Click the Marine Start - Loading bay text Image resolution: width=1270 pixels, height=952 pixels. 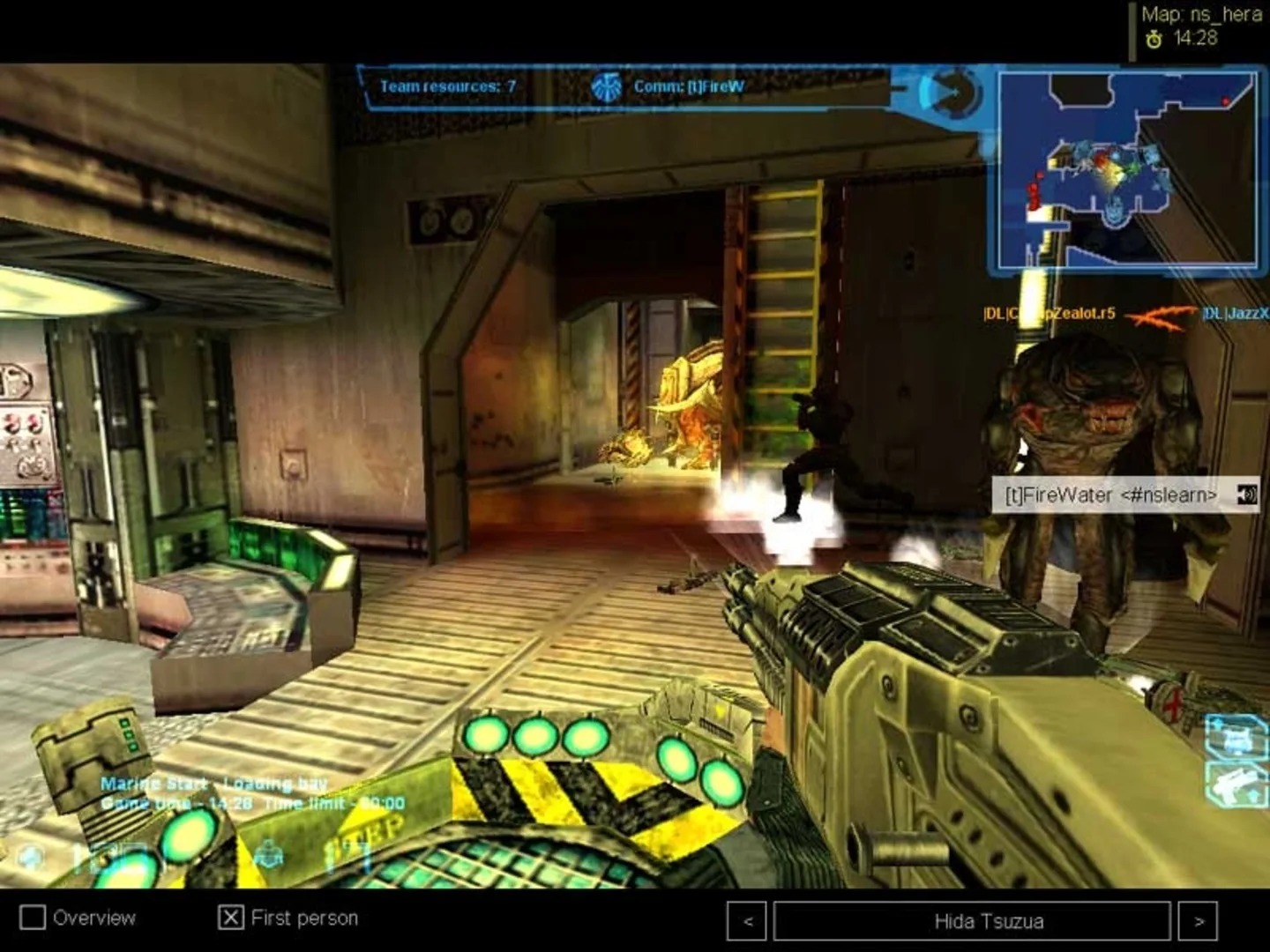coord(215,783)
